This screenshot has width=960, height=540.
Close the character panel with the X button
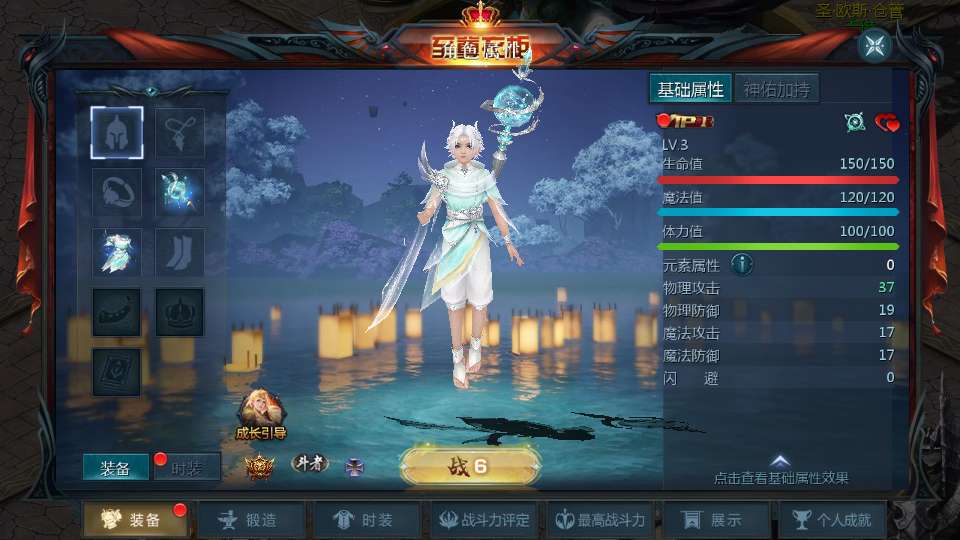(x=874, y=44)
